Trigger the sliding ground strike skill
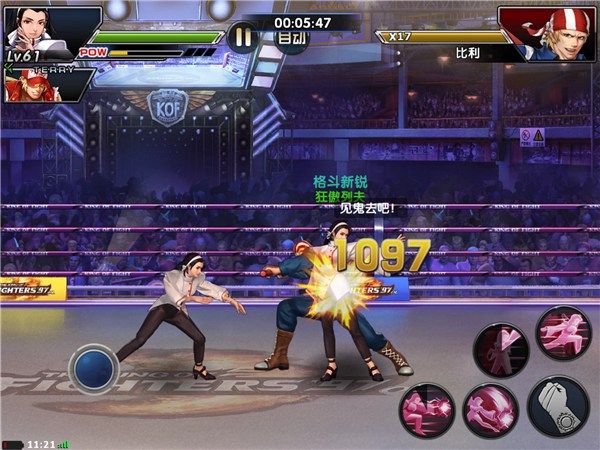 coord(427,409)
